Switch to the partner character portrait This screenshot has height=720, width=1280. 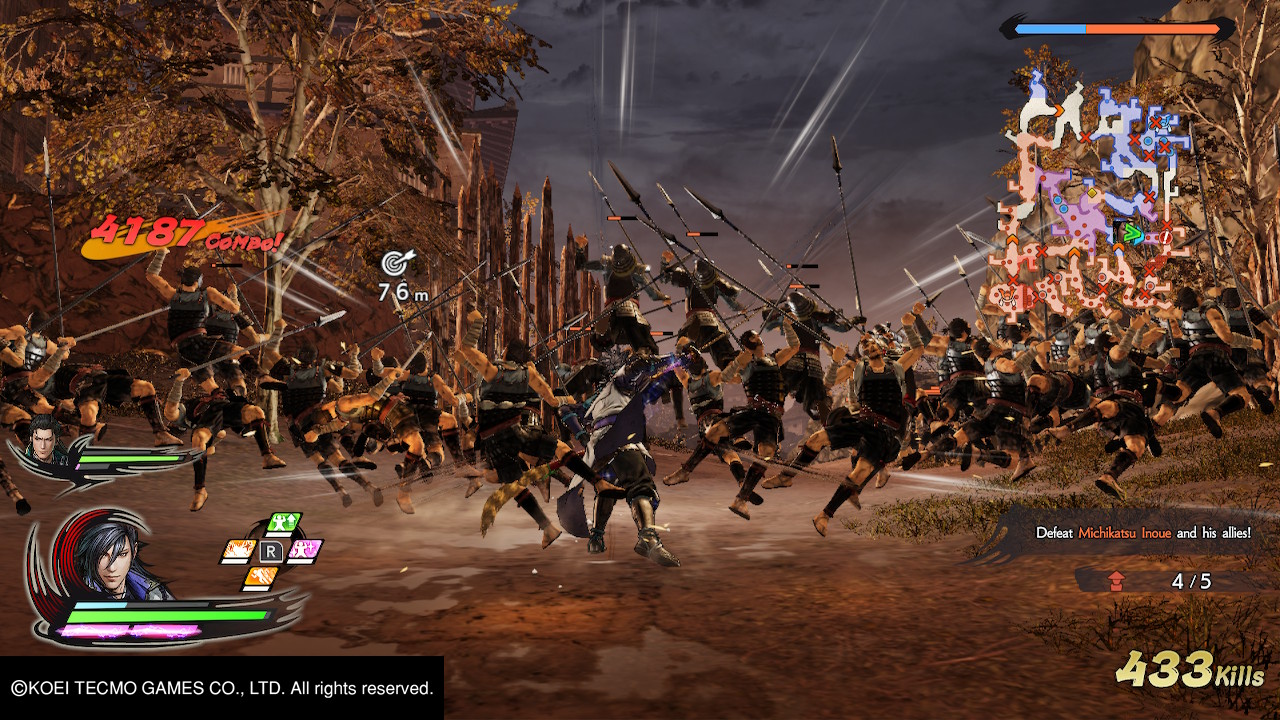tap(44, 439)
